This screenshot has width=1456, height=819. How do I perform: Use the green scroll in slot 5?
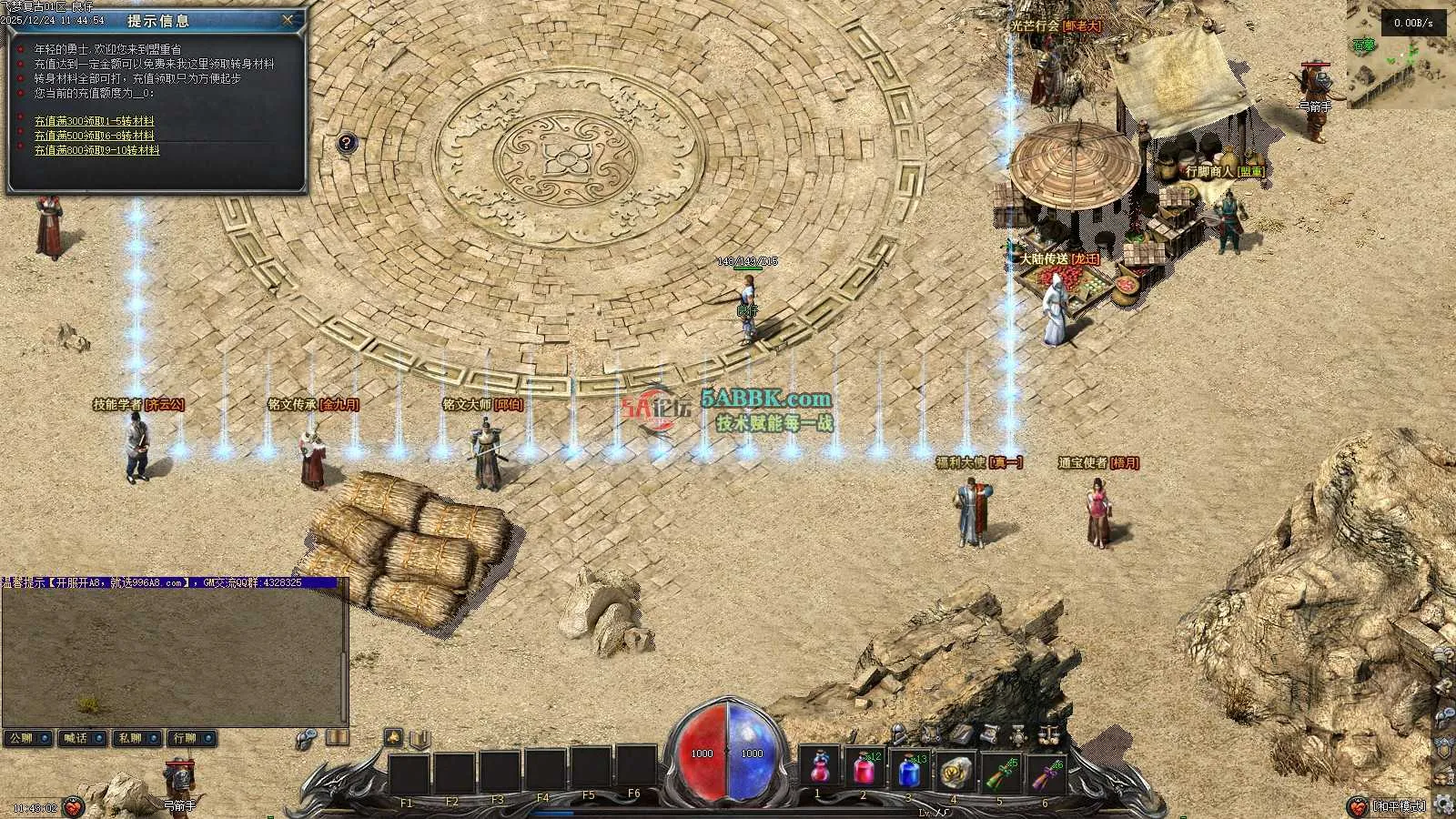tap(998, 771)
